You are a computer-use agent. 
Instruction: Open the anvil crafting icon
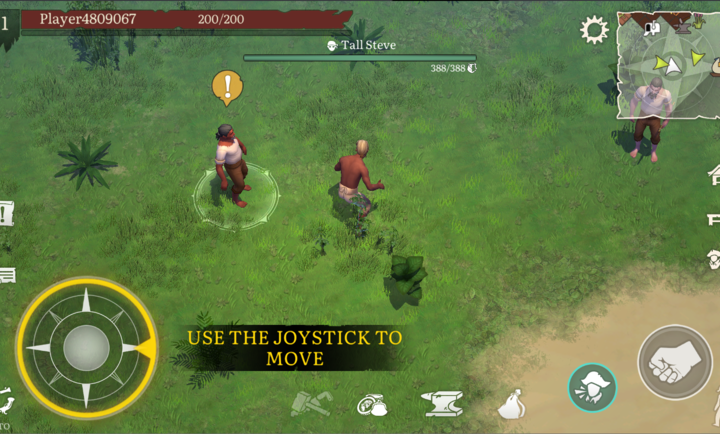tap(443, 404)
